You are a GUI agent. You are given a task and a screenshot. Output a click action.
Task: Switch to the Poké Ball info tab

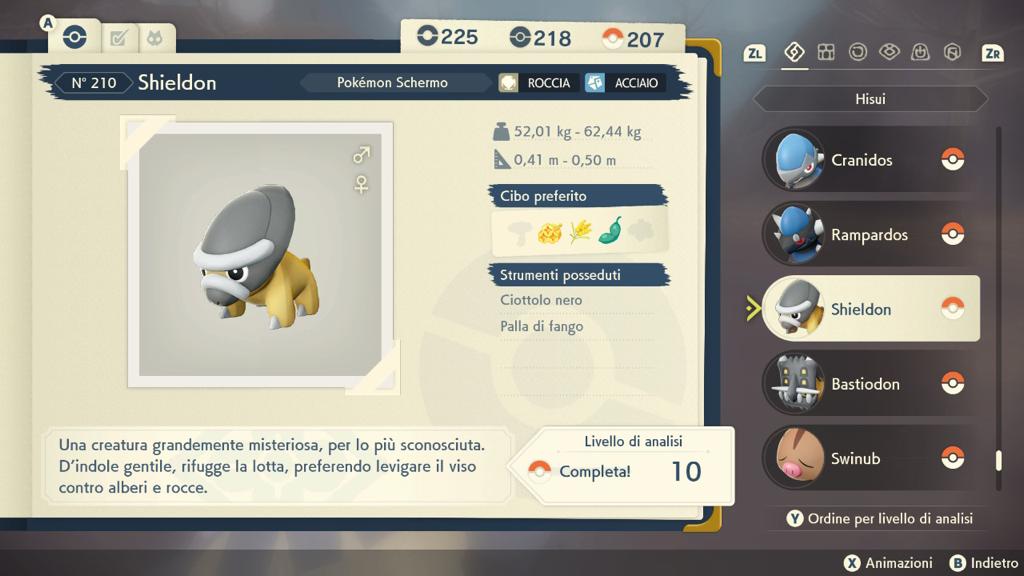click(74, 38)
